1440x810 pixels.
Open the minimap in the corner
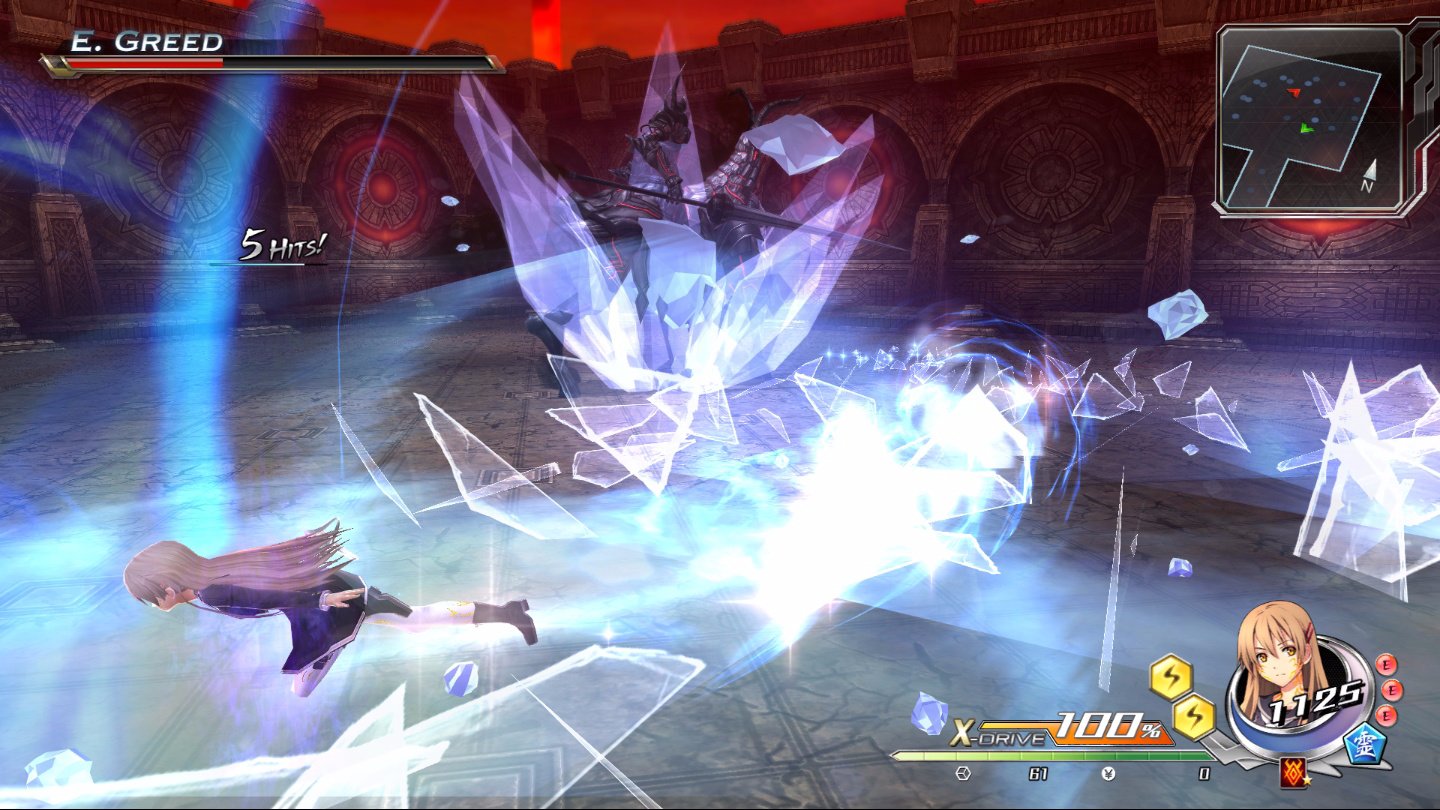(1310, 118)
